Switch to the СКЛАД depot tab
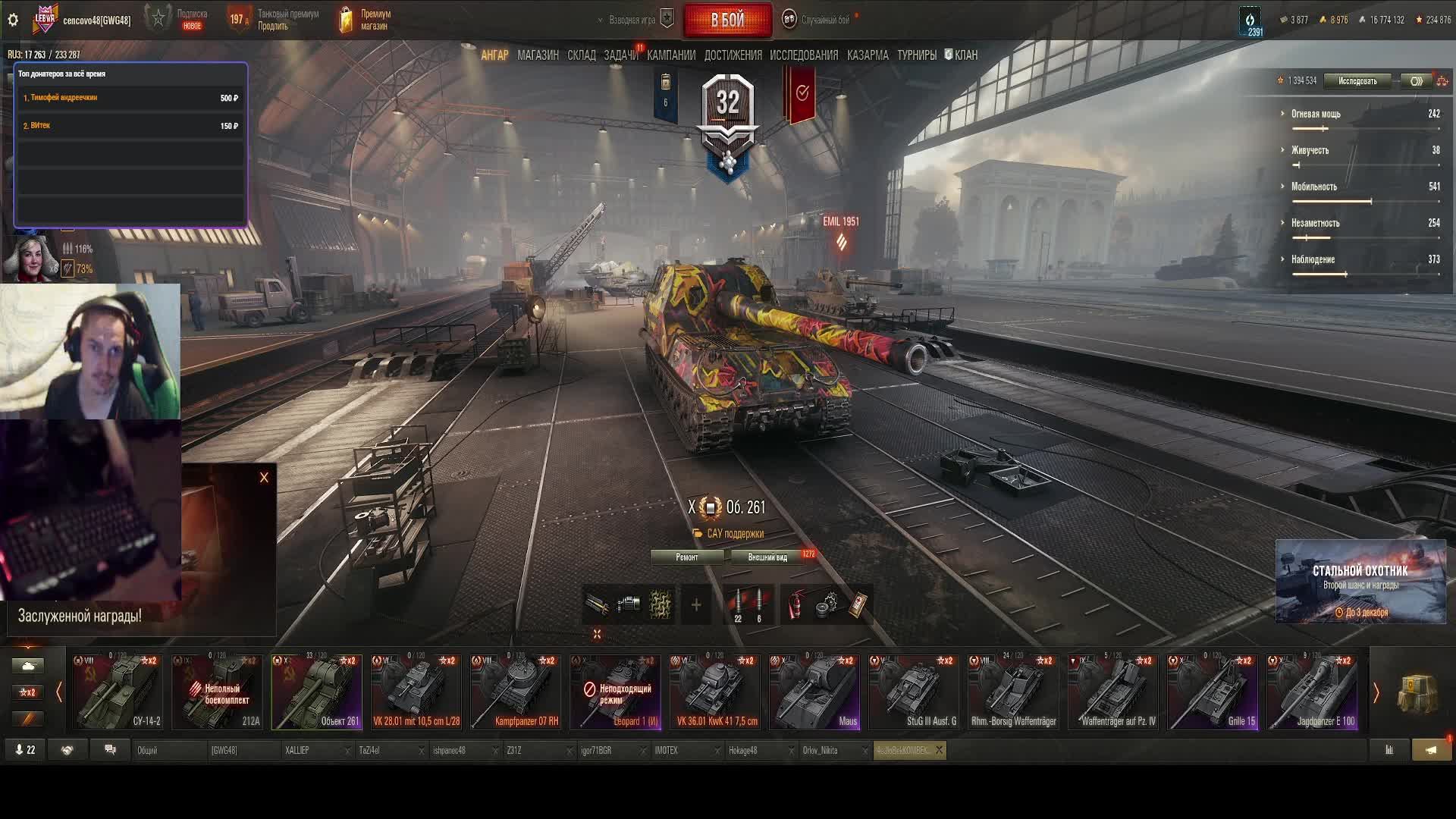This screenshot has width=1456, height=819. pyautogui.click(x=582, y=55)
